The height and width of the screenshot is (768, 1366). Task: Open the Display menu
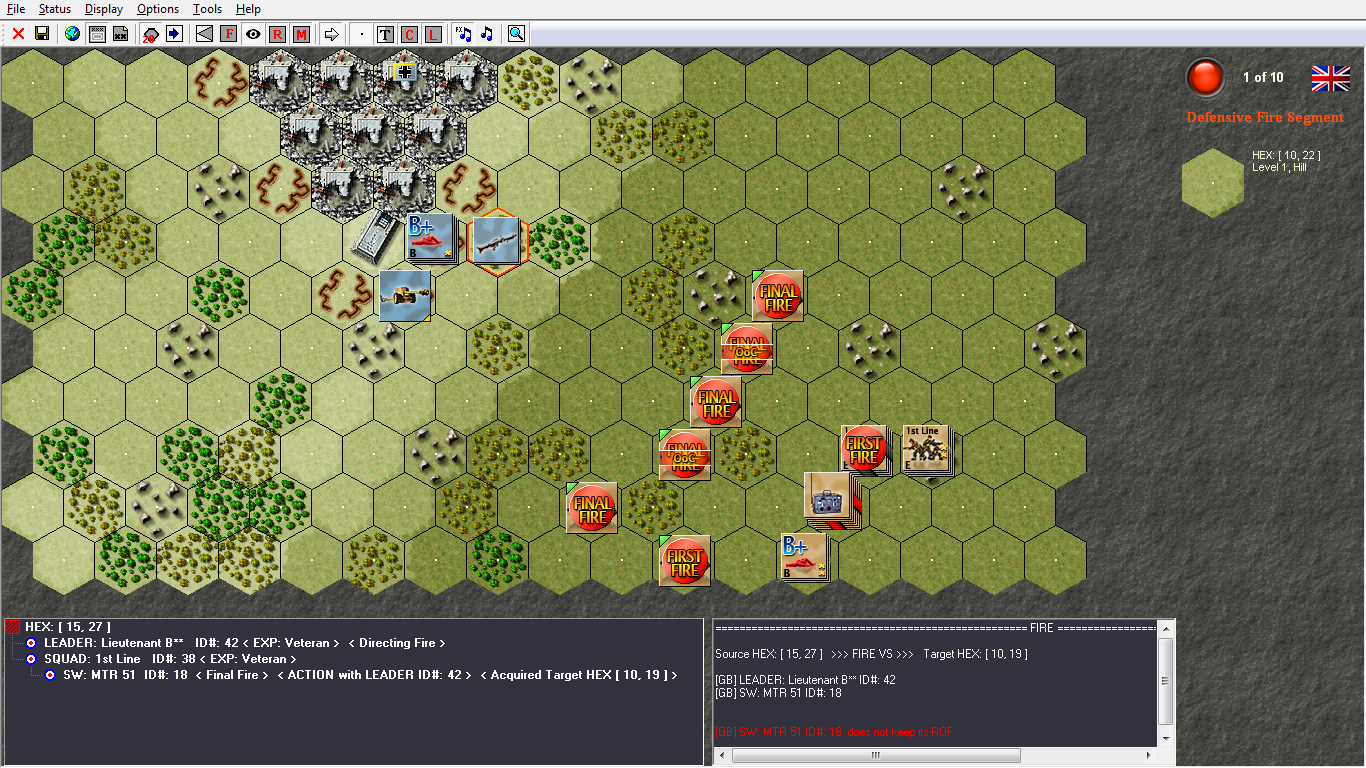pyautogui.click(x=103, y=9)
